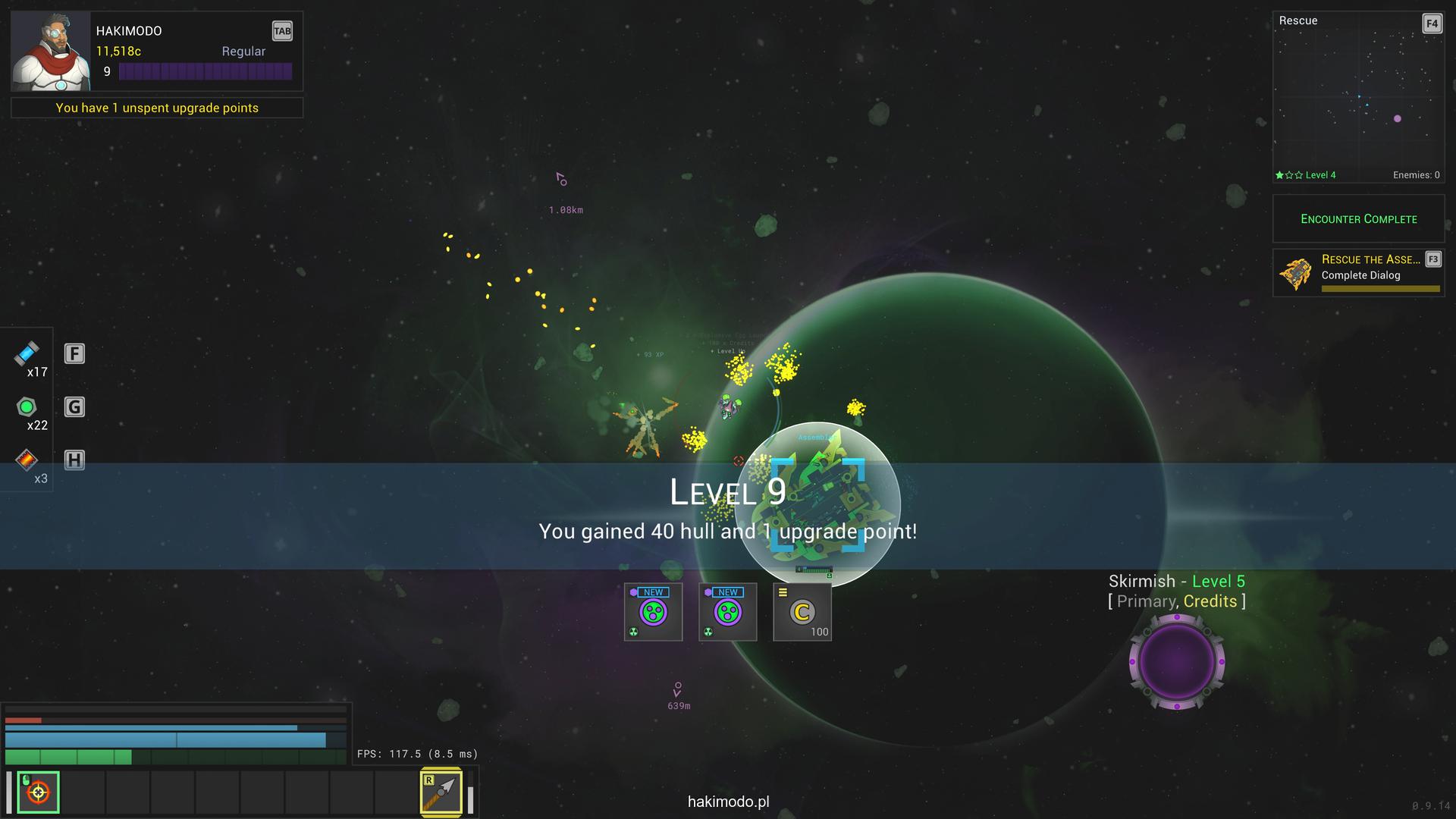The width and height of the screenshot is (1456, 819).
Task: Select the red crosshair weapon slot
Action: pos(38,792)
